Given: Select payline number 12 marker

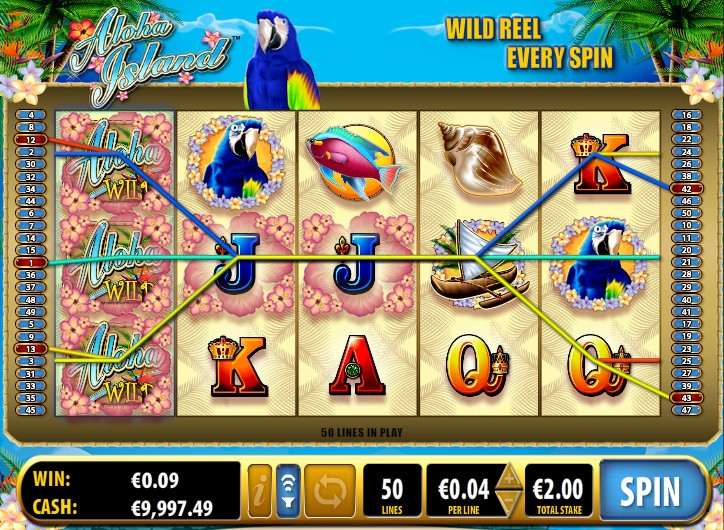Looking at the screenshot, I should (31, 140).
